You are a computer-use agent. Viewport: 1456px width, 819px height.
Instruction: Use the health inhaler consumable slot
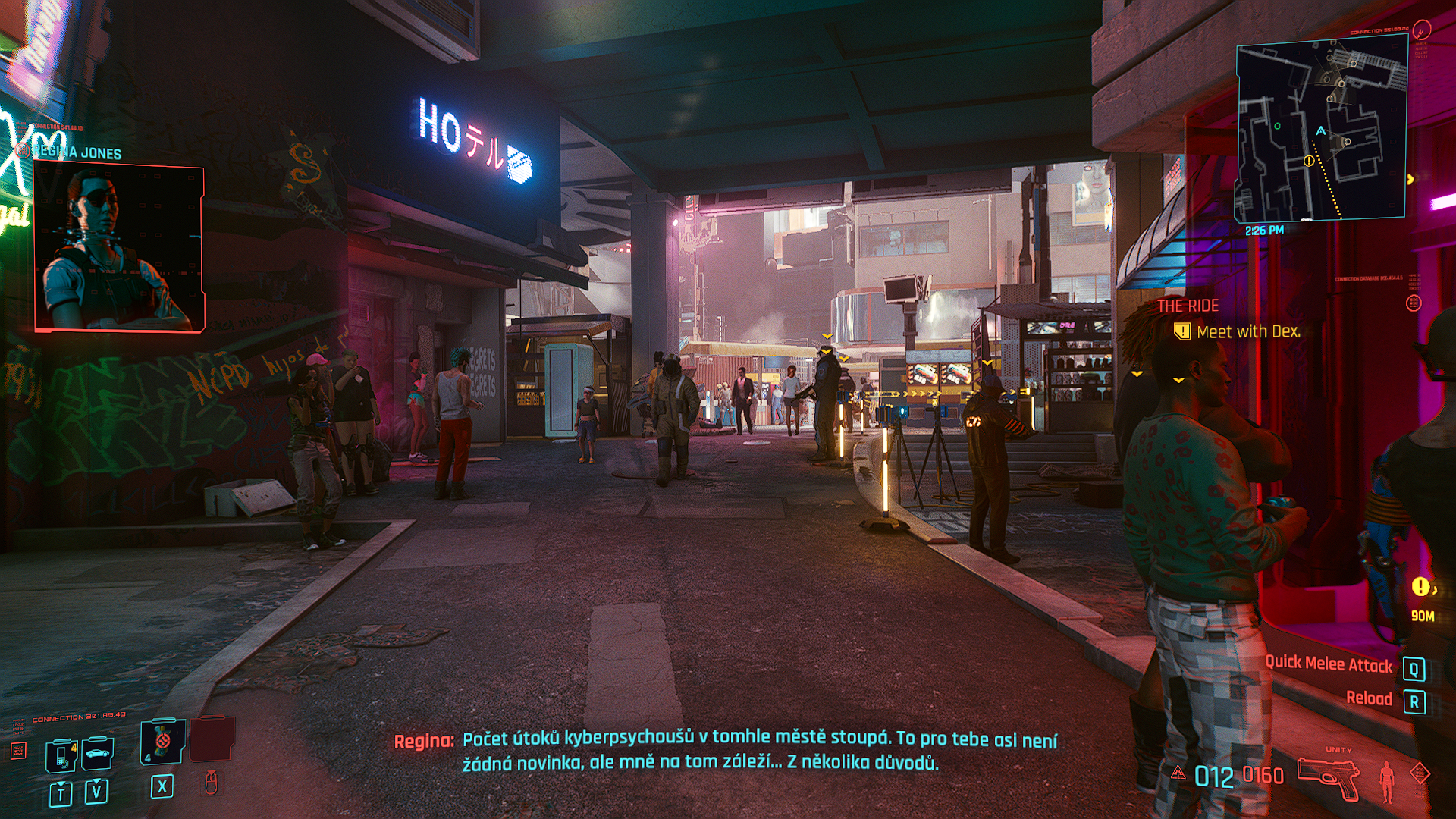162,741
